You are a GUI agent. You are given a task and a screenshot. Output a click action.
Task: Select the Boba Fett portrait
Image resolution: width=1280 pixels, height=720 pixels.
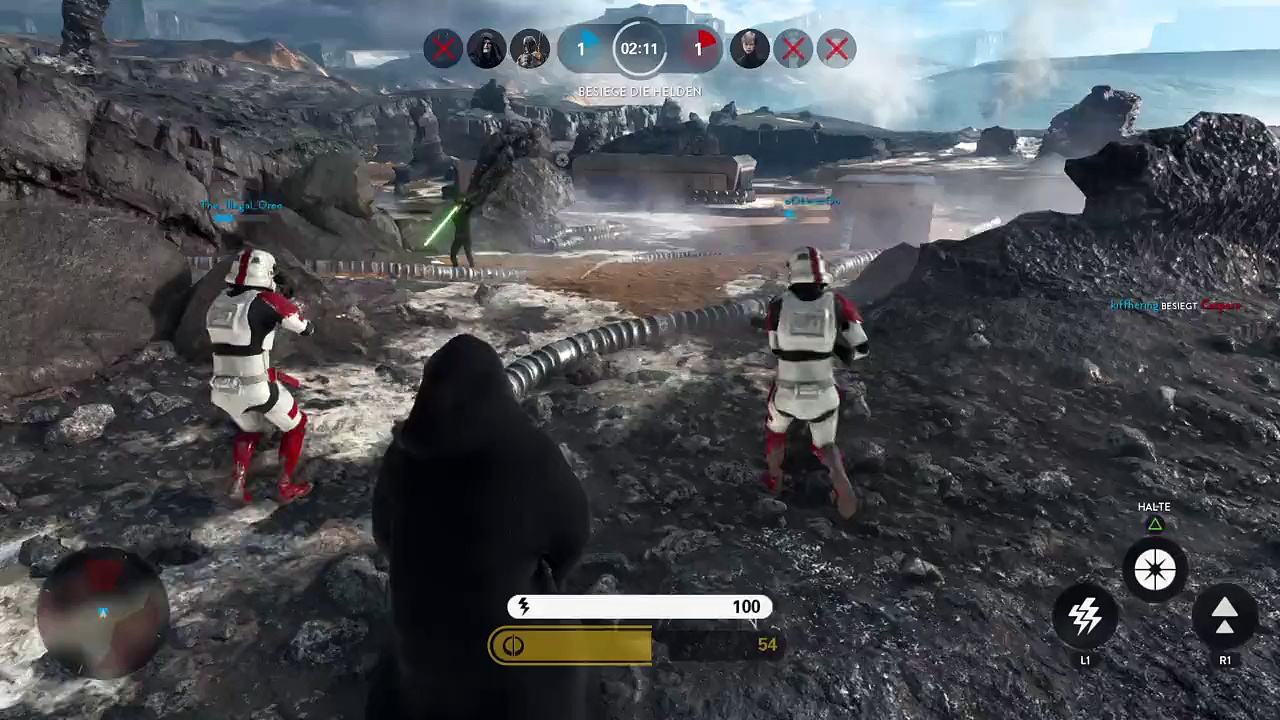pyautogui.click(x=530, y=49)
